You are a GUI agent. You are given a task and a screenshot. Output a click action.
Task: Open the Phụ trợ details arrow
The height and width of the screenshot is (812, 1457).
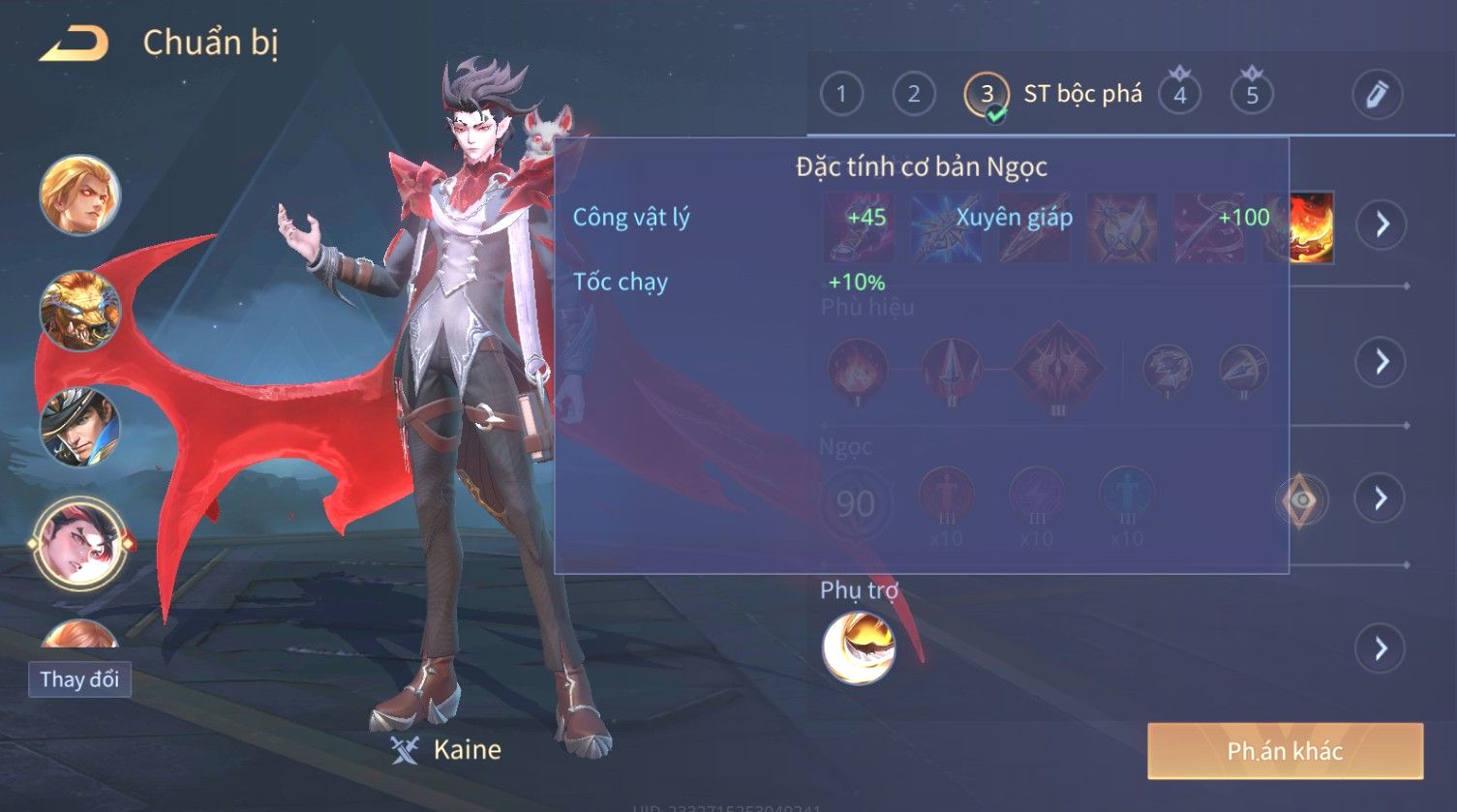[x=1381, y=648]
